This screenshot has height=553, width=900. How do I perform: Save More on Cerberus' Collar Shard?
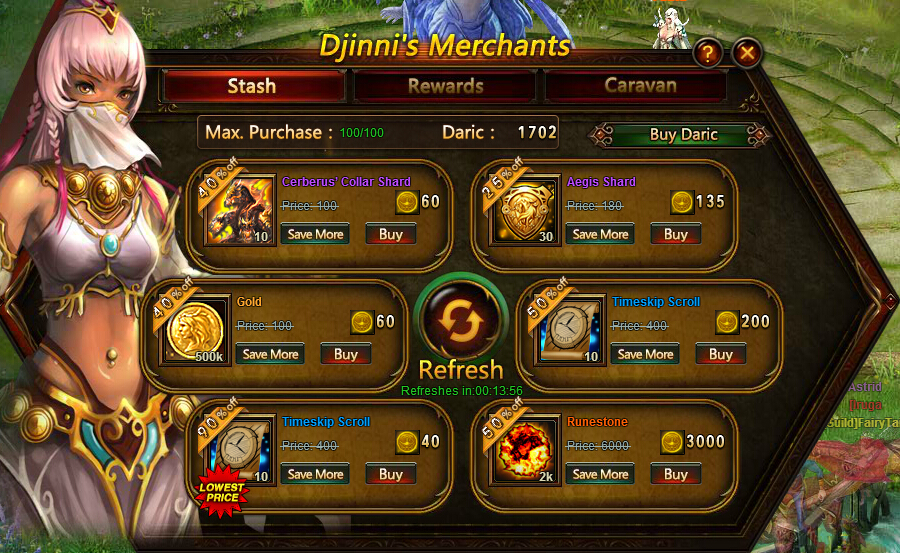[315, 234]
